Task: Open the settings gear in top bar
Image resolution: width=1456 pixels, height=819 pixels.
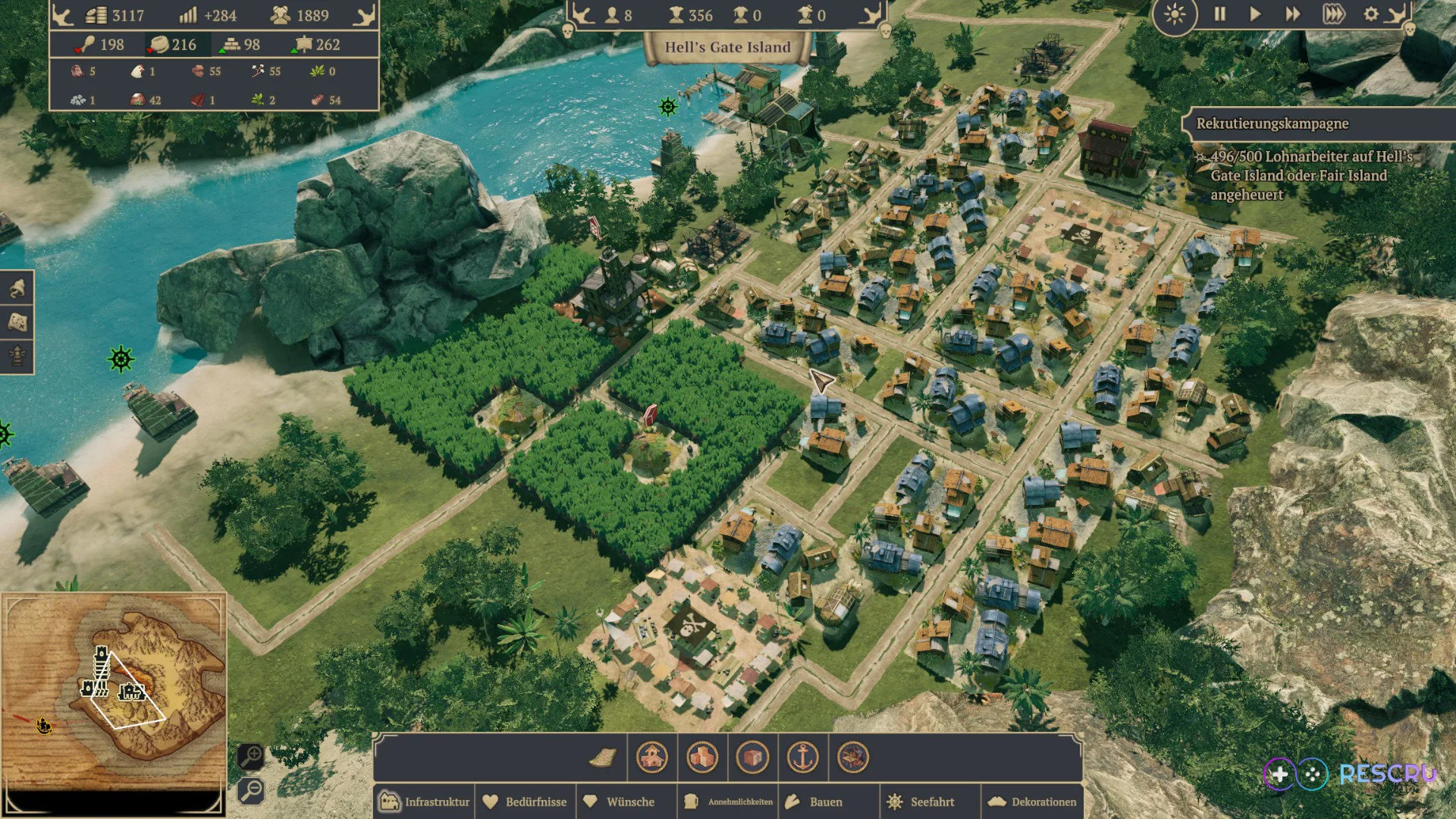Action: click(1371, 14)
